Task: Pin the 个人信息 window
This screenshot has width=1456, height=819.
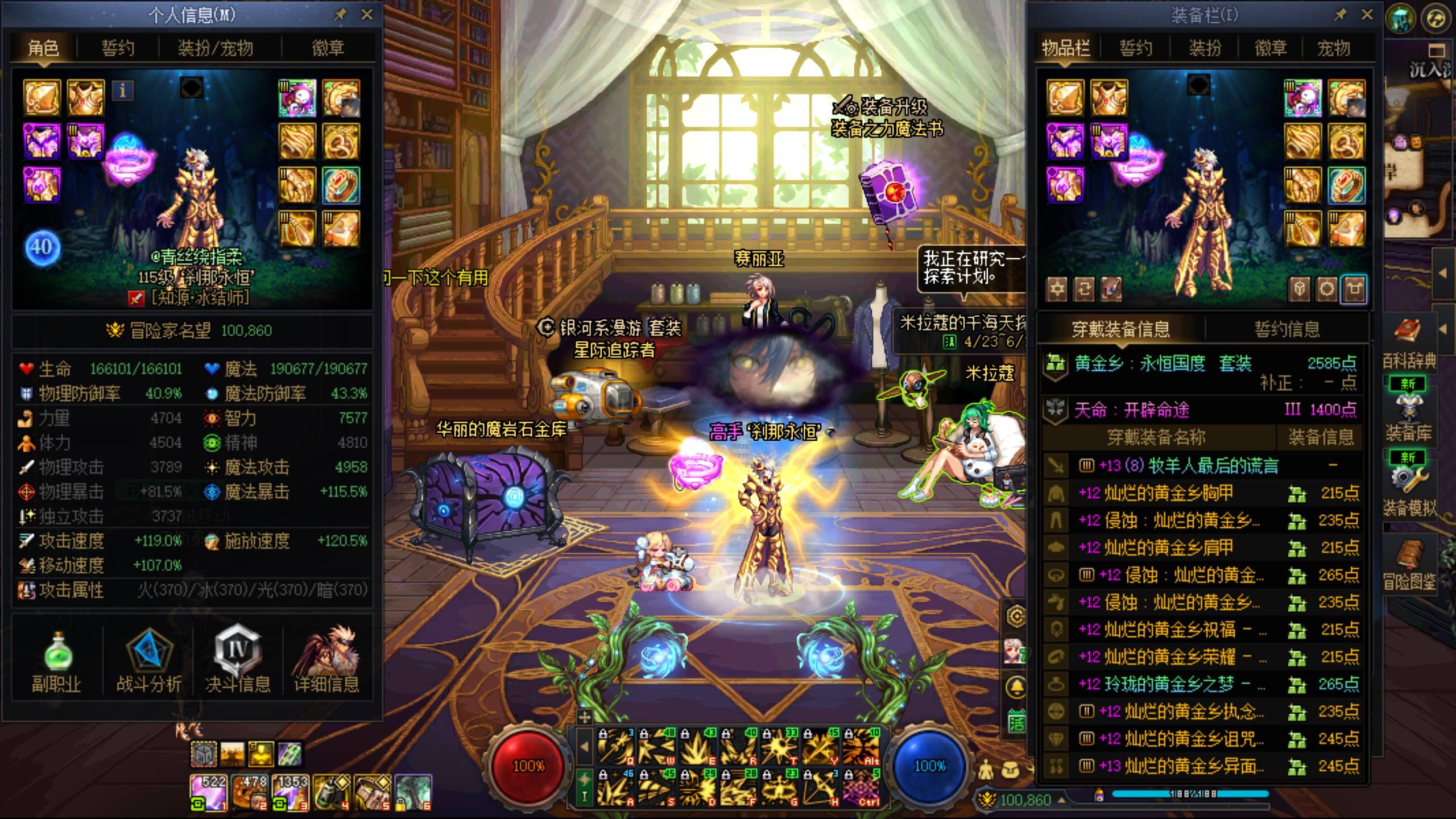Action: 341,15
